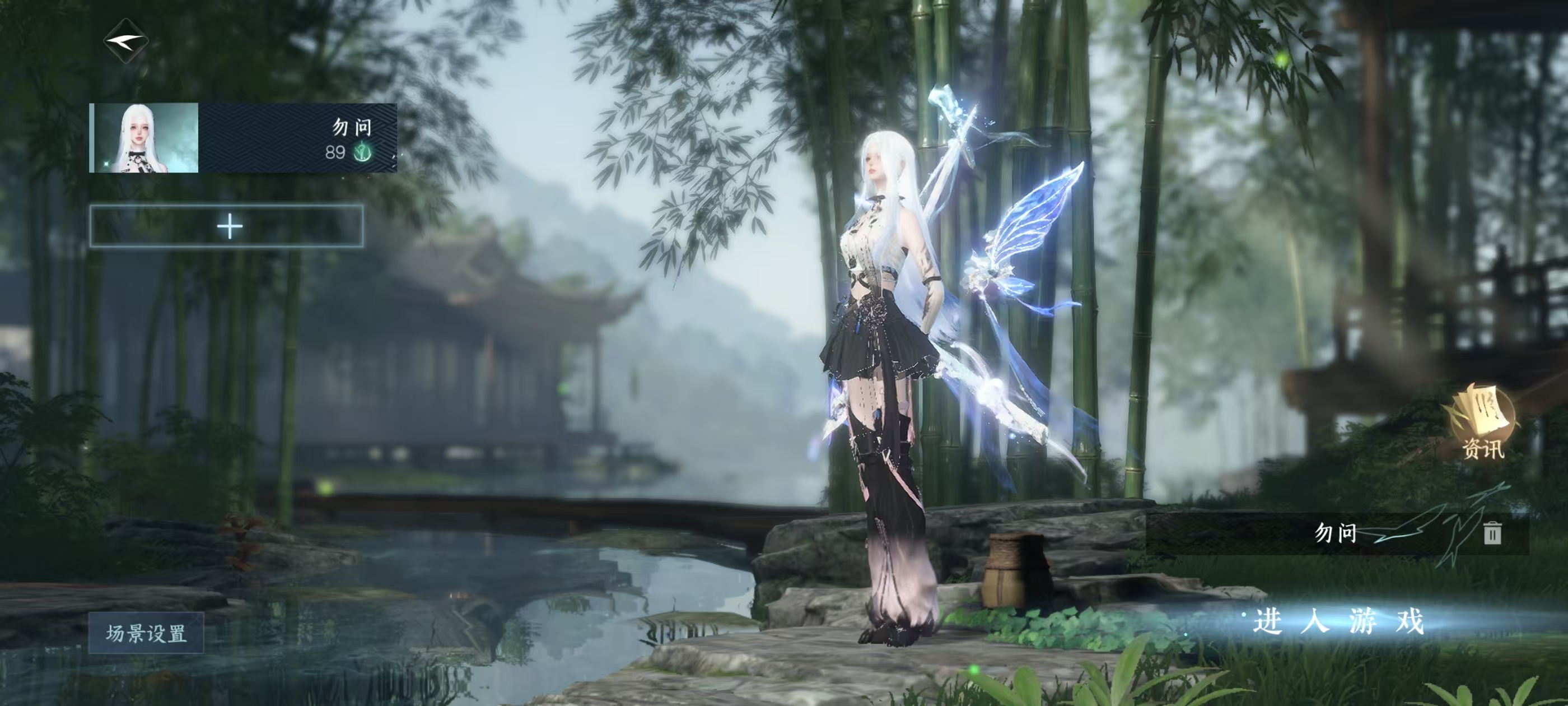1568x706 pixels.
Task: Select the 勿问 level 89 character card
Action: 243,138
